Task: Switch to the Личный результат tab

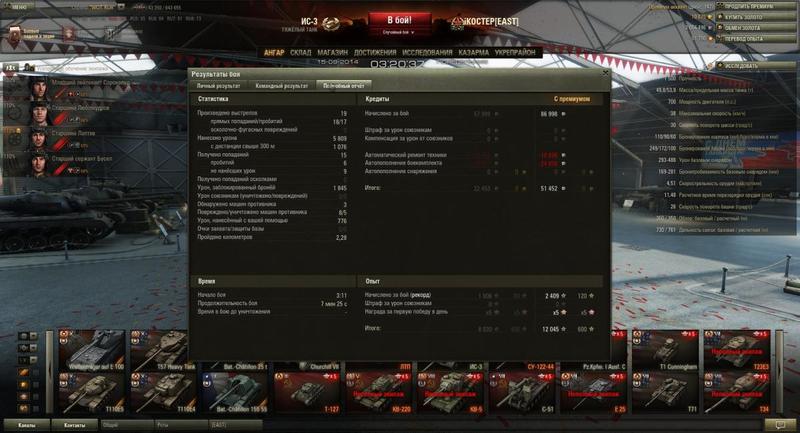Action: (218, 86)
